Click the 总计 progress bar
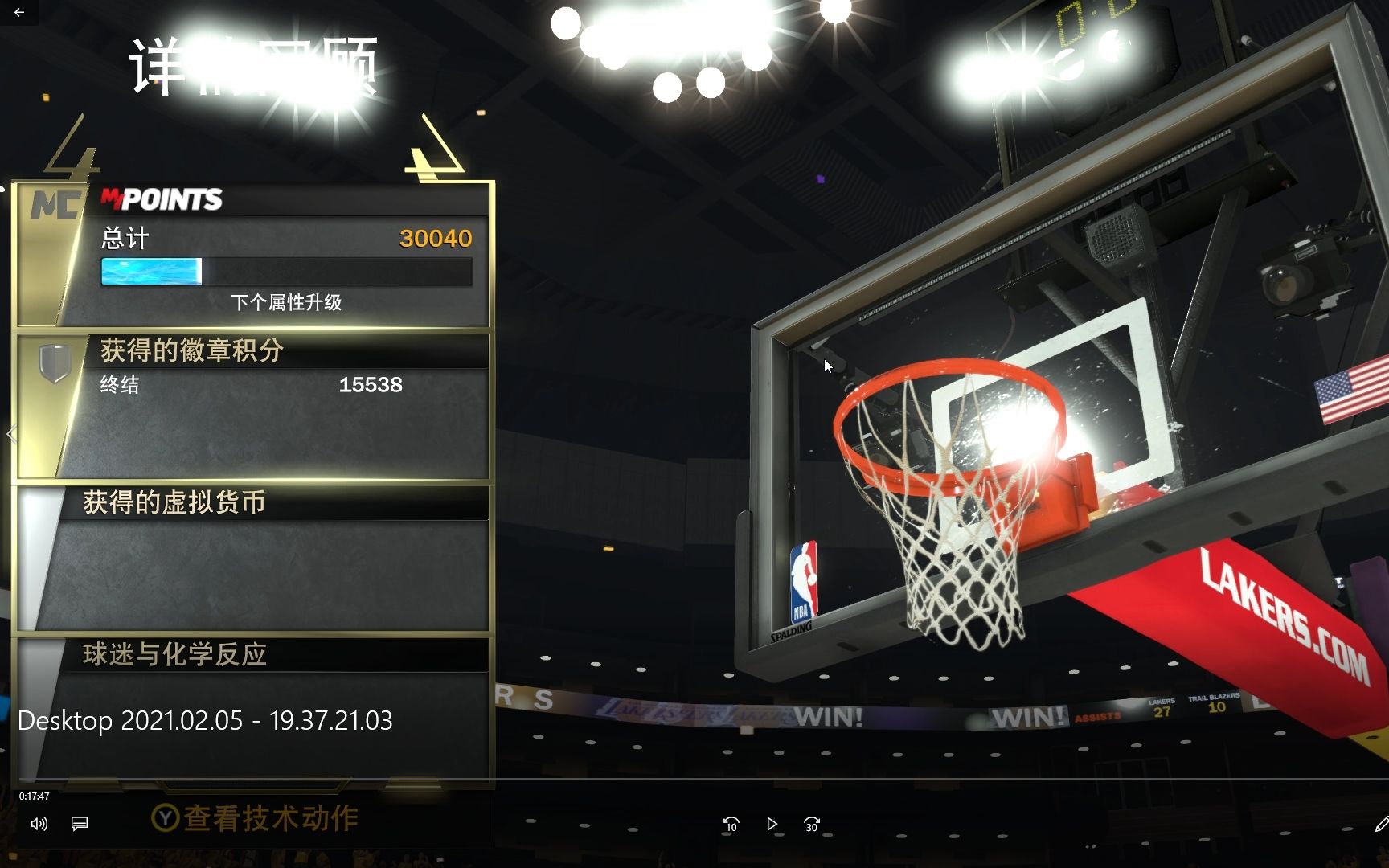Viewport: 1389px width, 868px height. click(285, 272)
